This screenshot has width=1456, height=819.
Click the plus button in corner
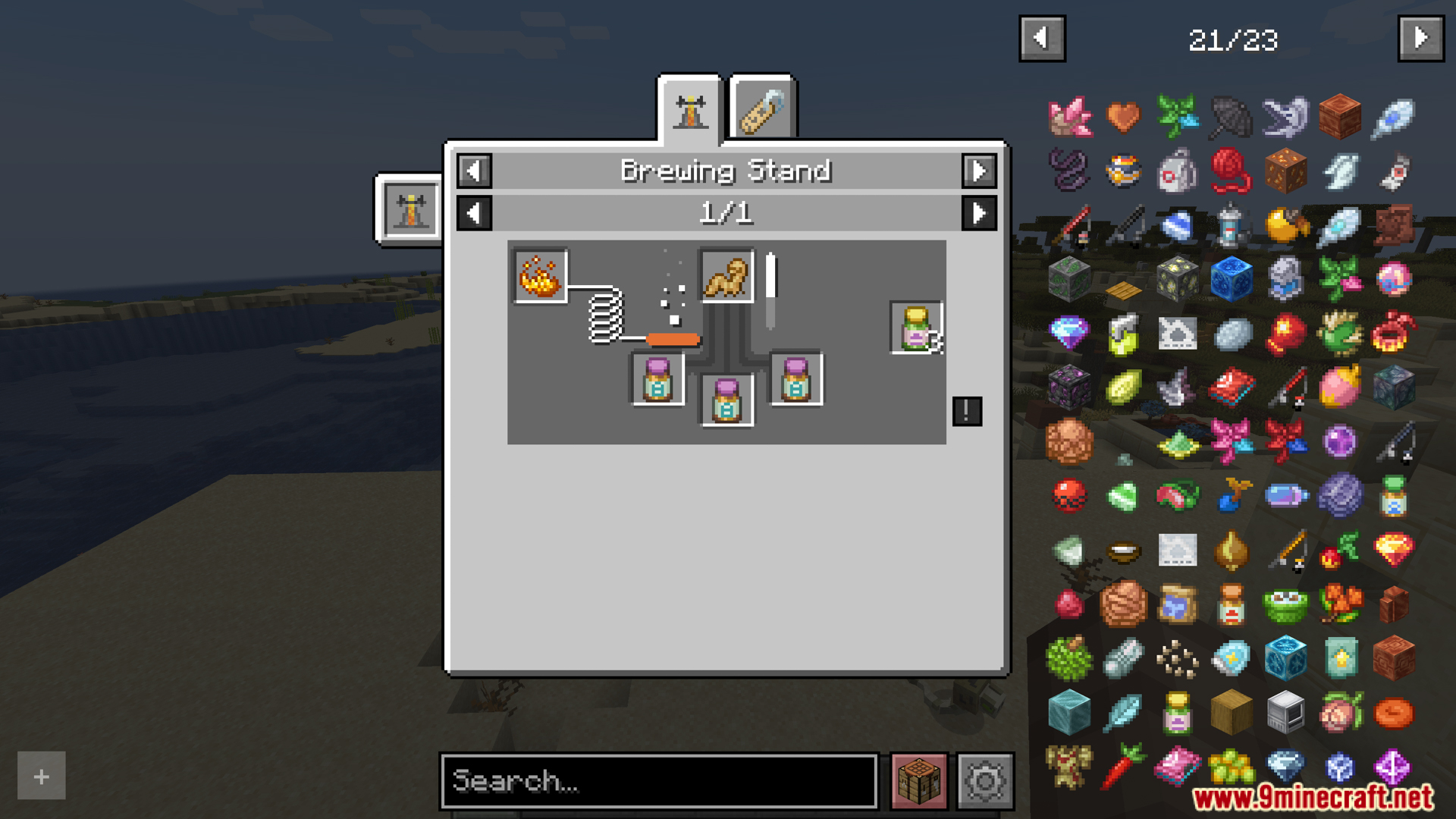(42, 776)
